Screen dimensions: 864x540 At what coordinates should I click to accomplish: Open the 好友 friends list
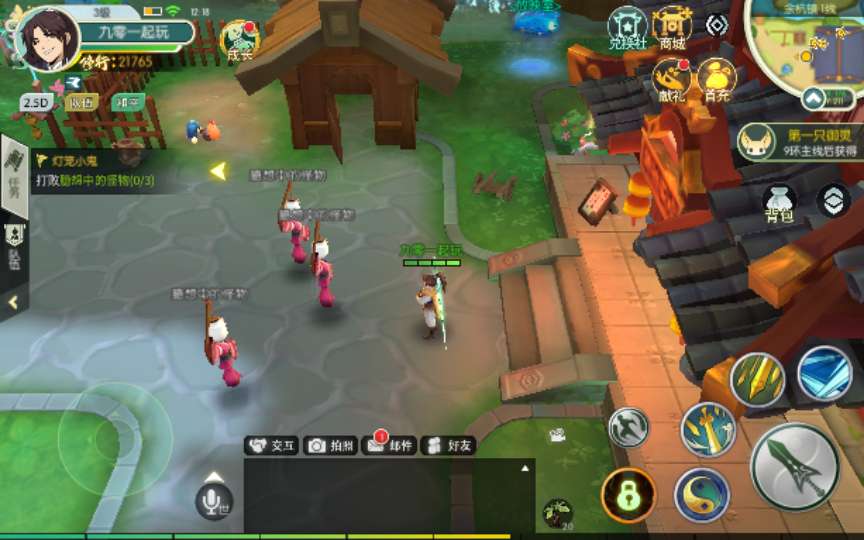point(448,446)
